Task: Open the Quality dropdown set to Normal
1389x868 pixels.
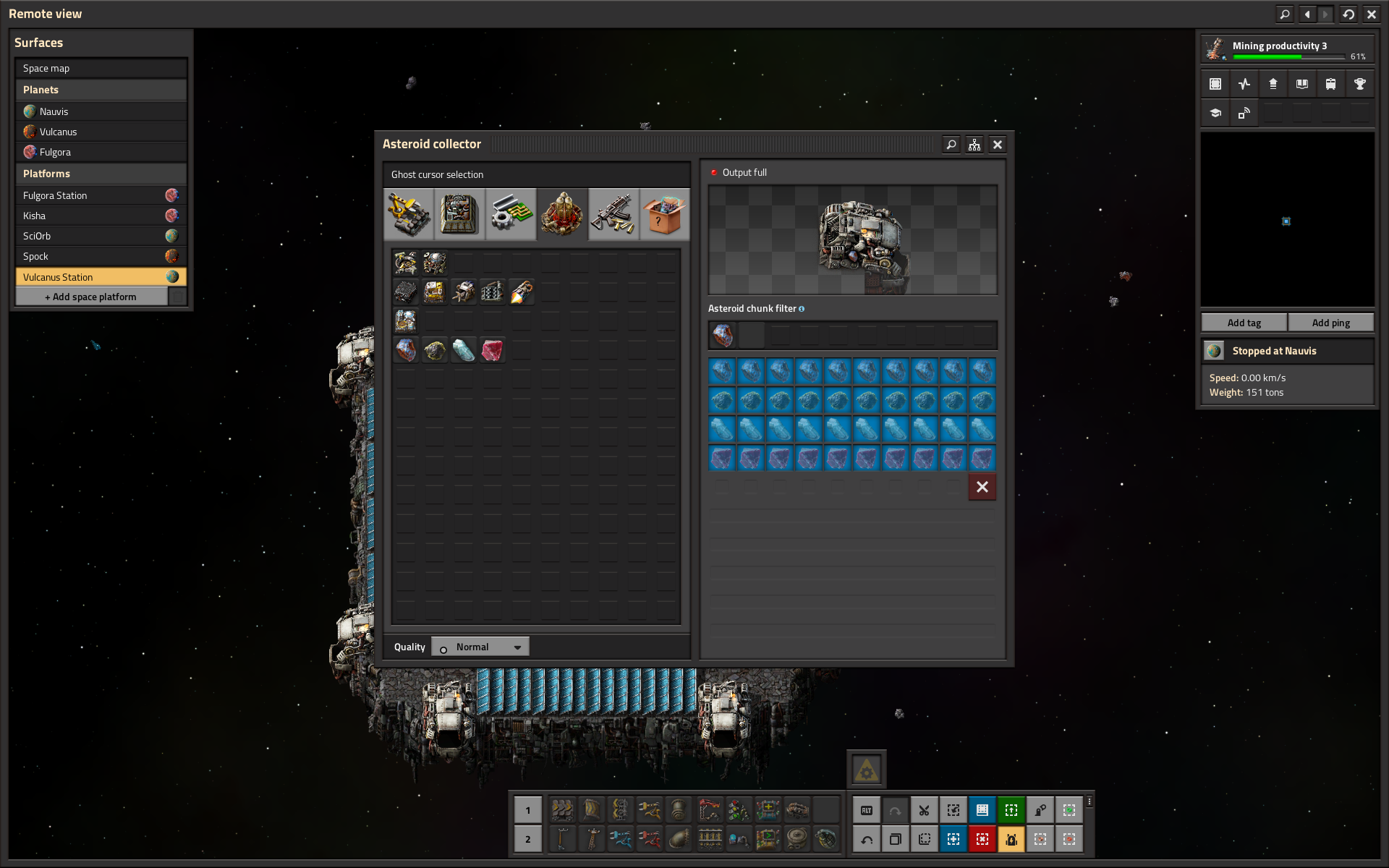Action: point(480,646)
